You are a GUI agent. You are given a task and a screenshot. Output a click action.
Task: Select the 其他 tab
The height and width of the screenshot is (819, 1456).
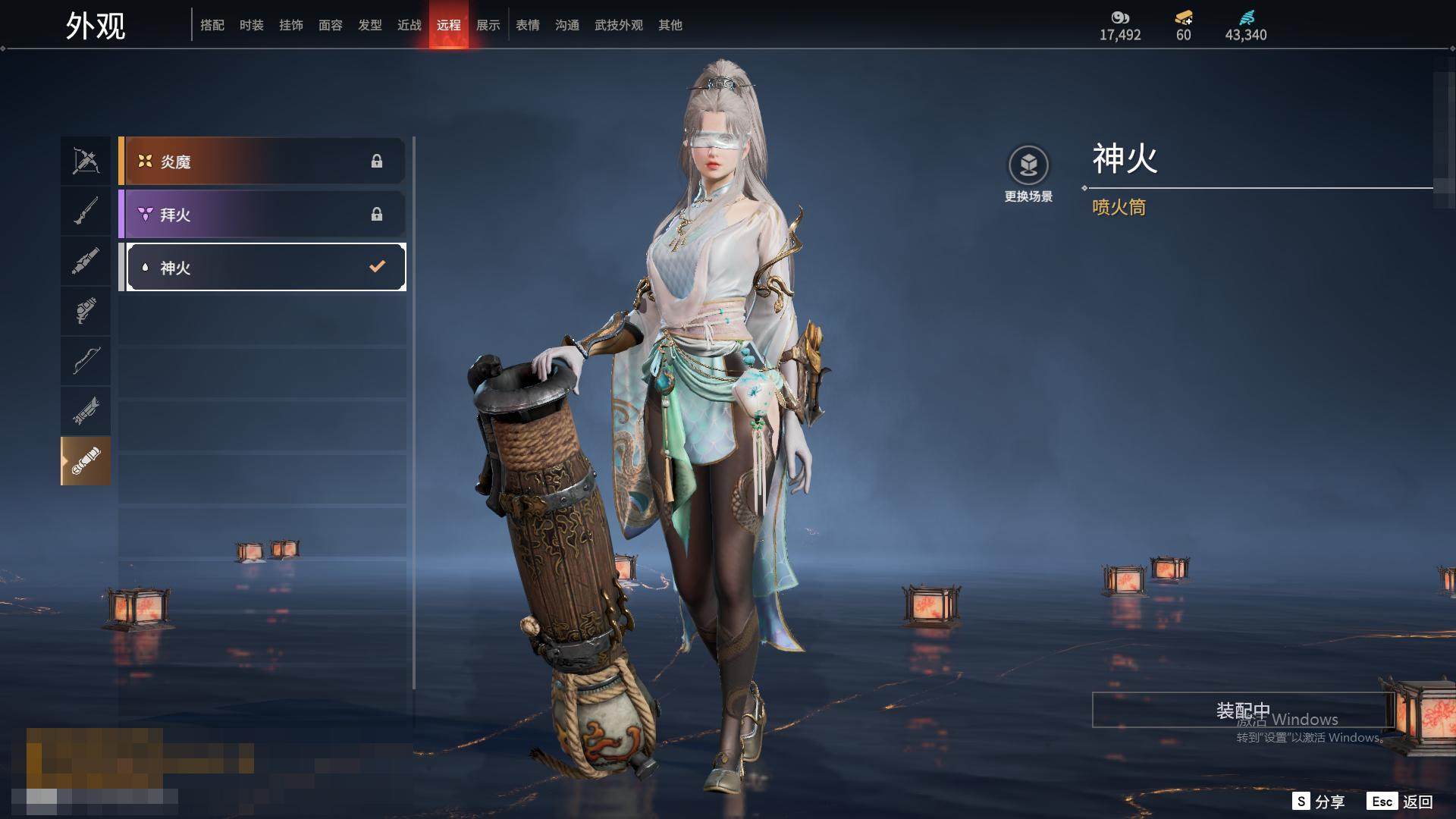tap(670, 25)
